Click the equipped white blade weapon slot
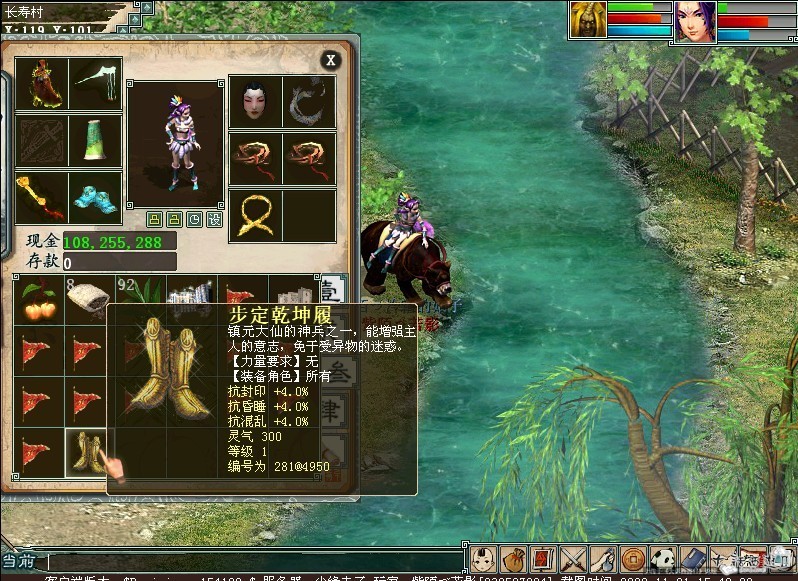 (96, 84)
